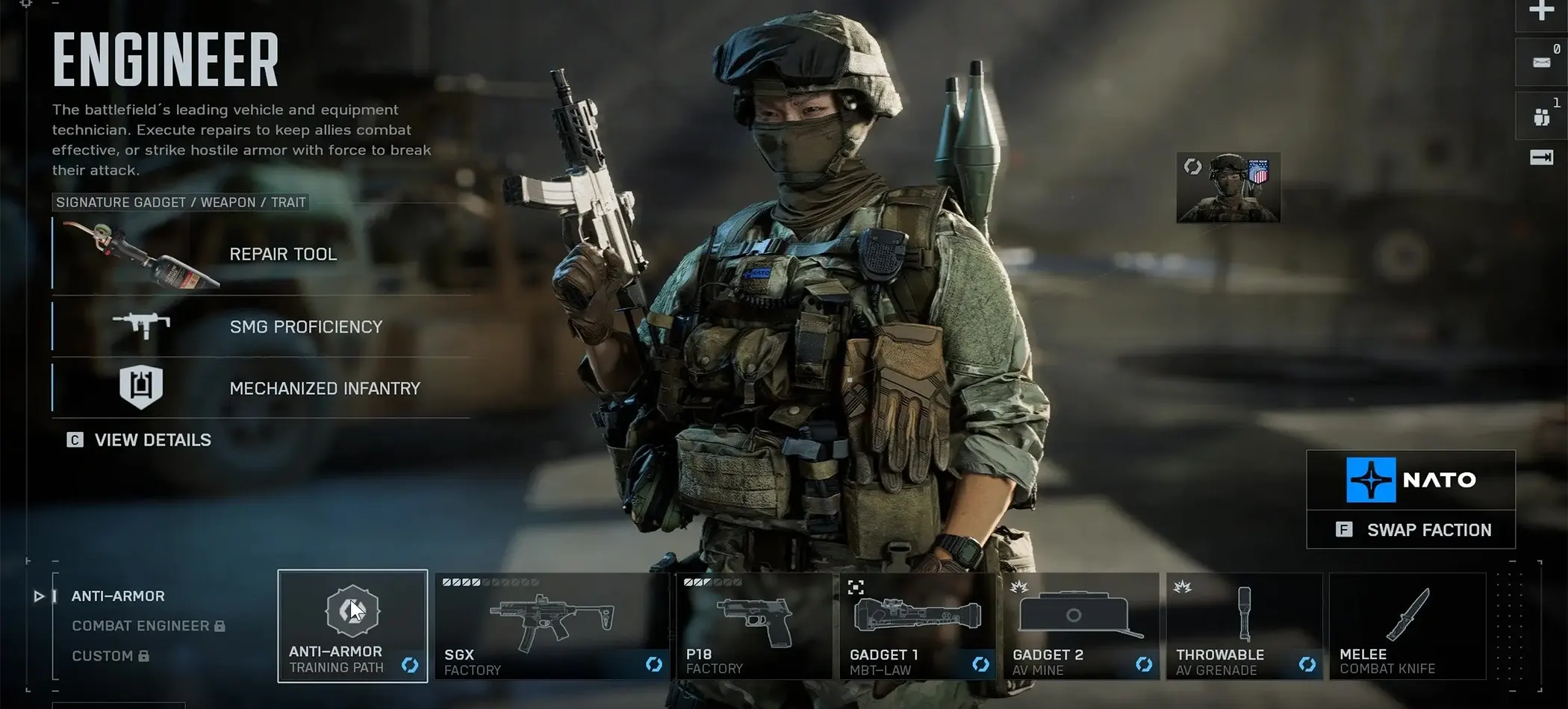Click the SMG Proficiency signature weapon row
Image resolution: width=1568 pixels, height=709 pixels.
pos(261,327)
